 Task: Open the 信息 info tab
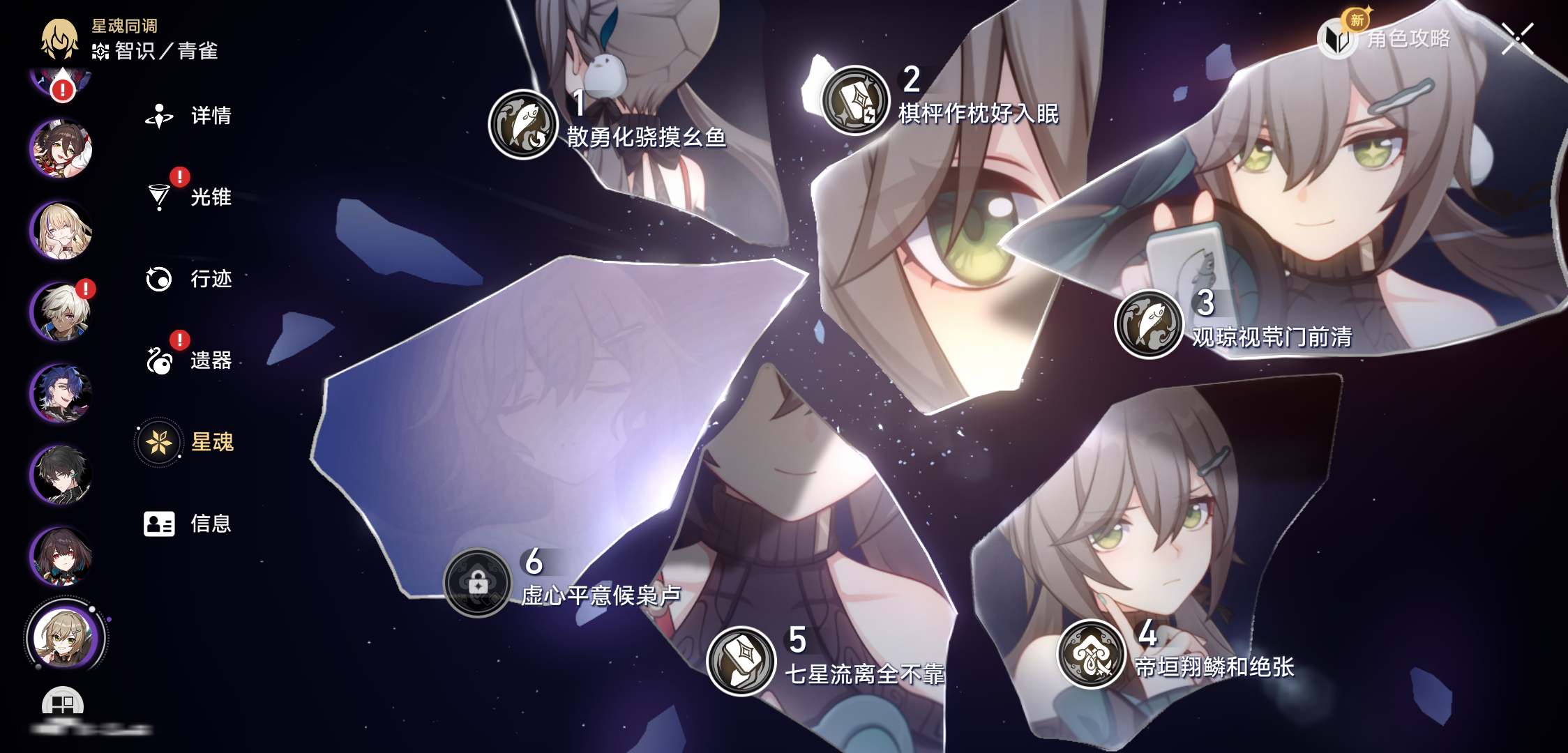point(188,524)
